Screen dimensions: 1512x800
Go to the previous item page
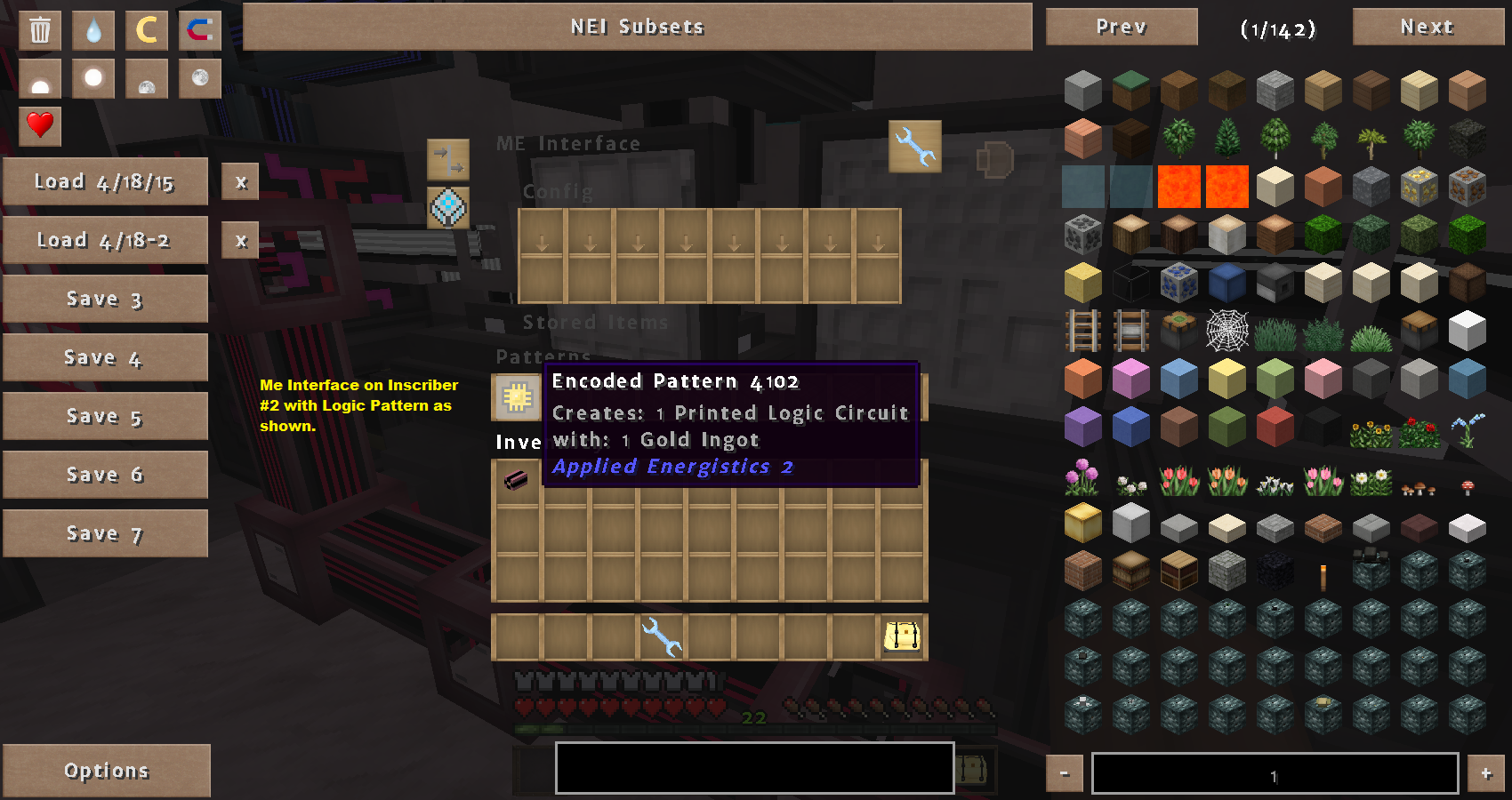click(1121, 27)
